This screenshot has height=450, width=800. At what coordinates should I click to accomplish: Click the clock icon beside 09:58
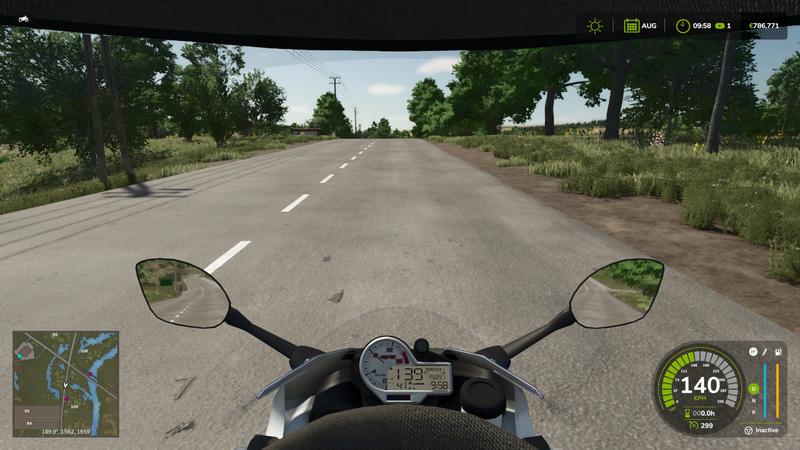tap(682, 26)
